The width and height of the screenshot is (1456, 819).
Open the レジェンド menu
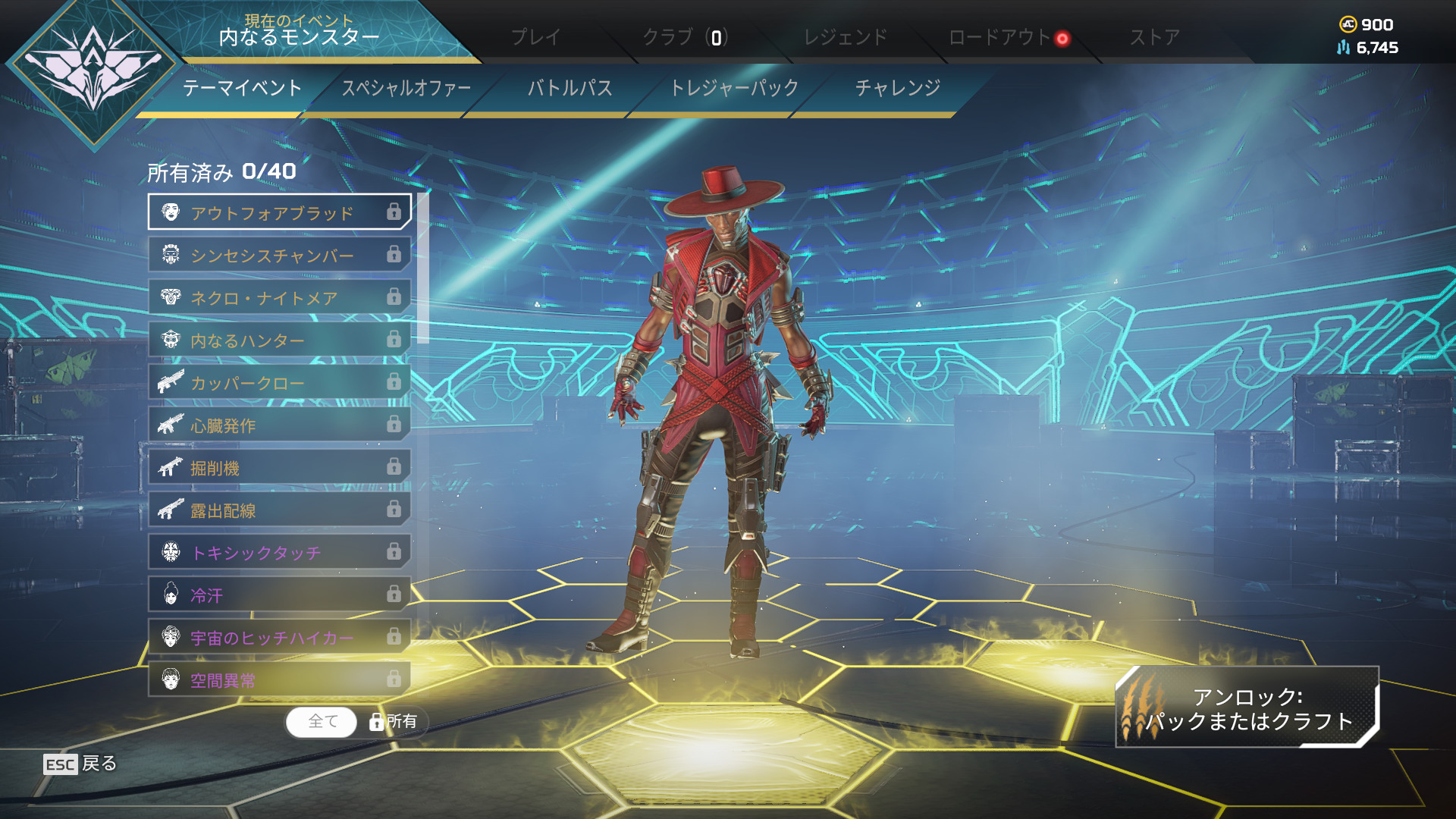coord(845,37)
